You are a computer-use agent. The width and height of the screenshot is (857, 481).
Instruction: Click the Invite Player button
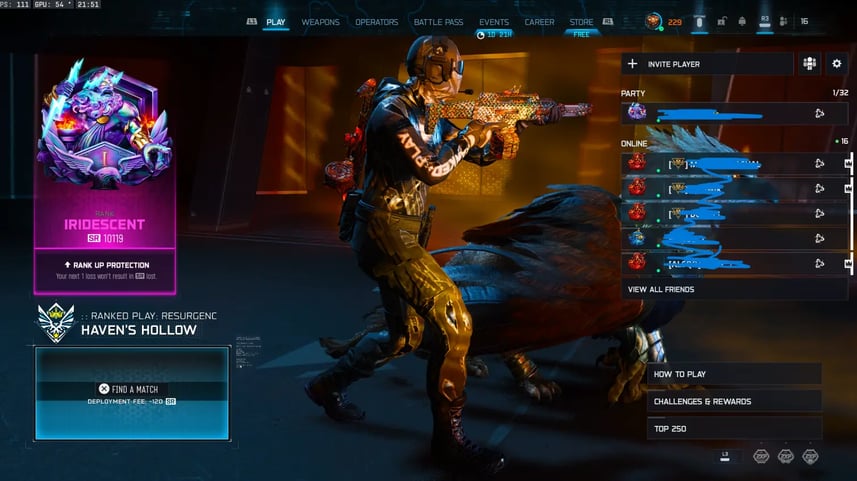tap(706, 64)
